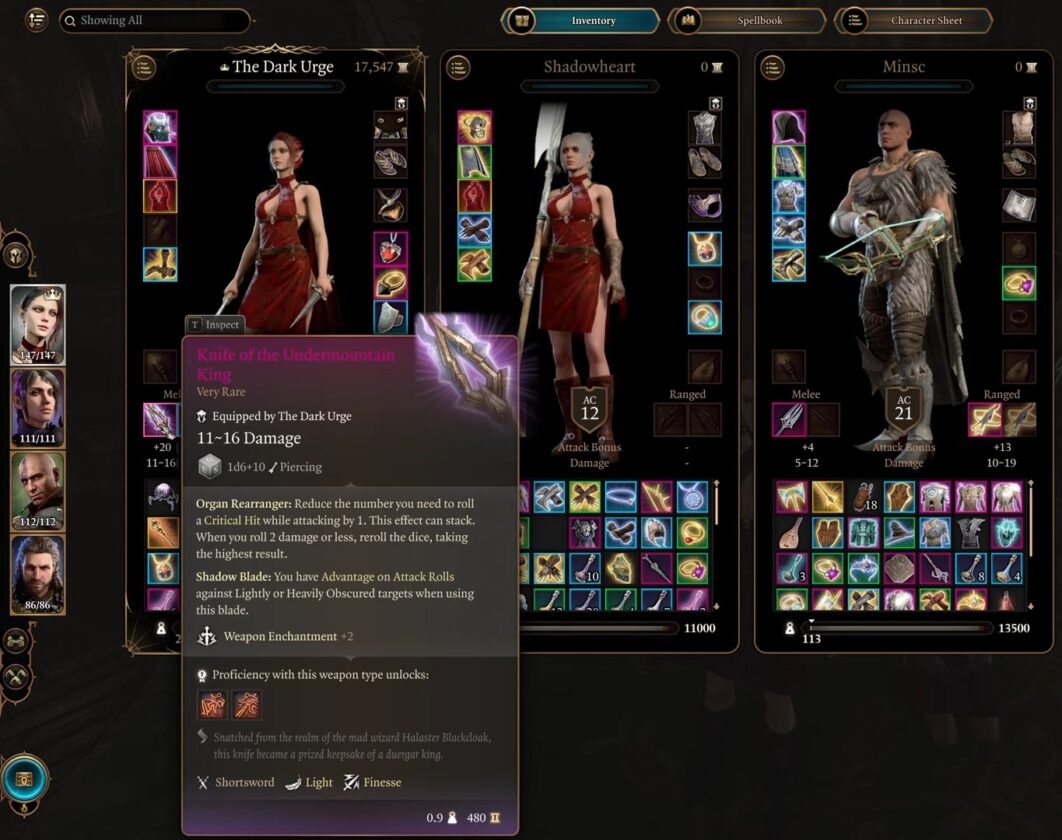Open the sort options button beside search

(37, 20)
